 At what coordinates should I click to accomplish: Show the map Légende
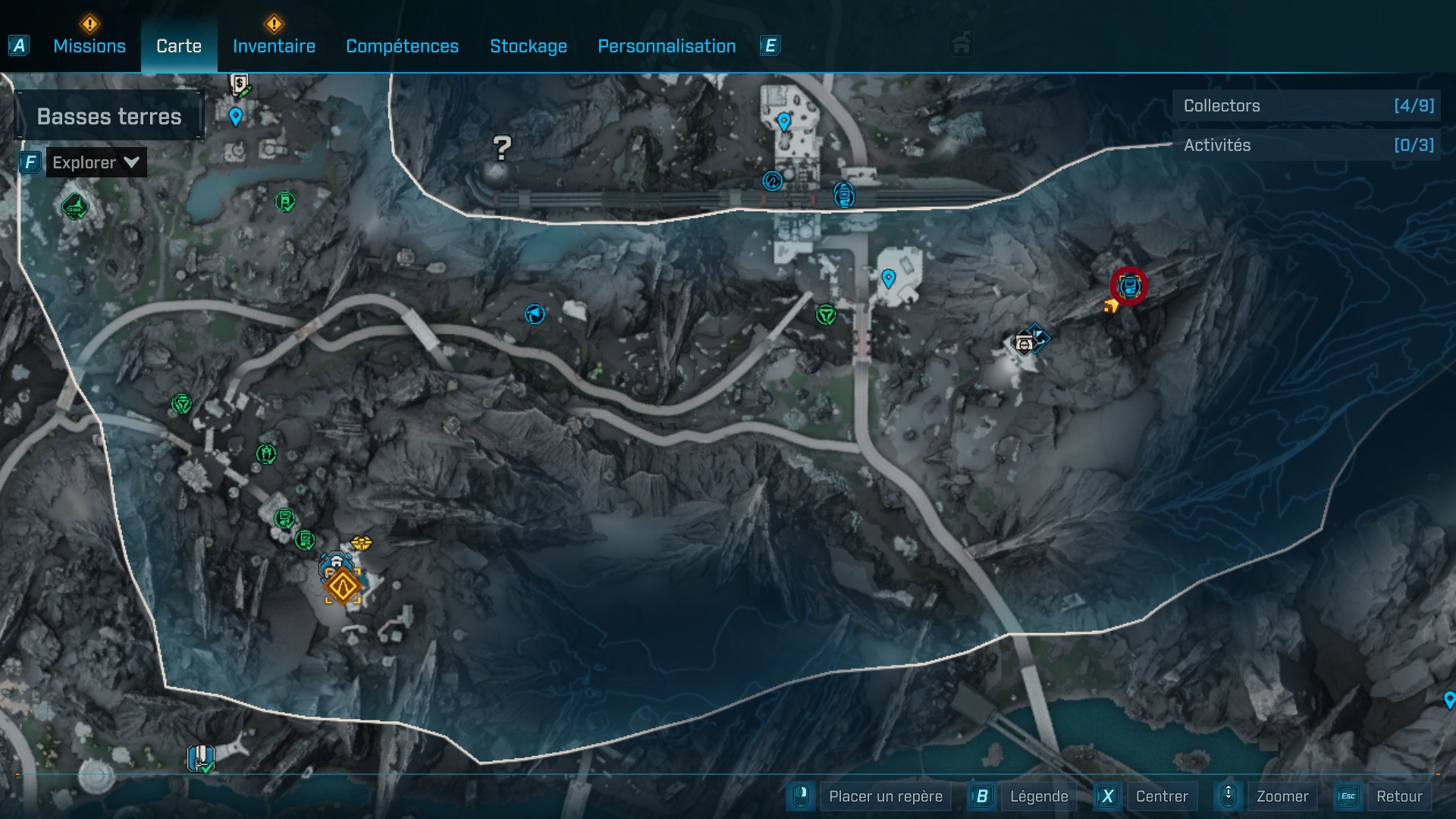1038,796
